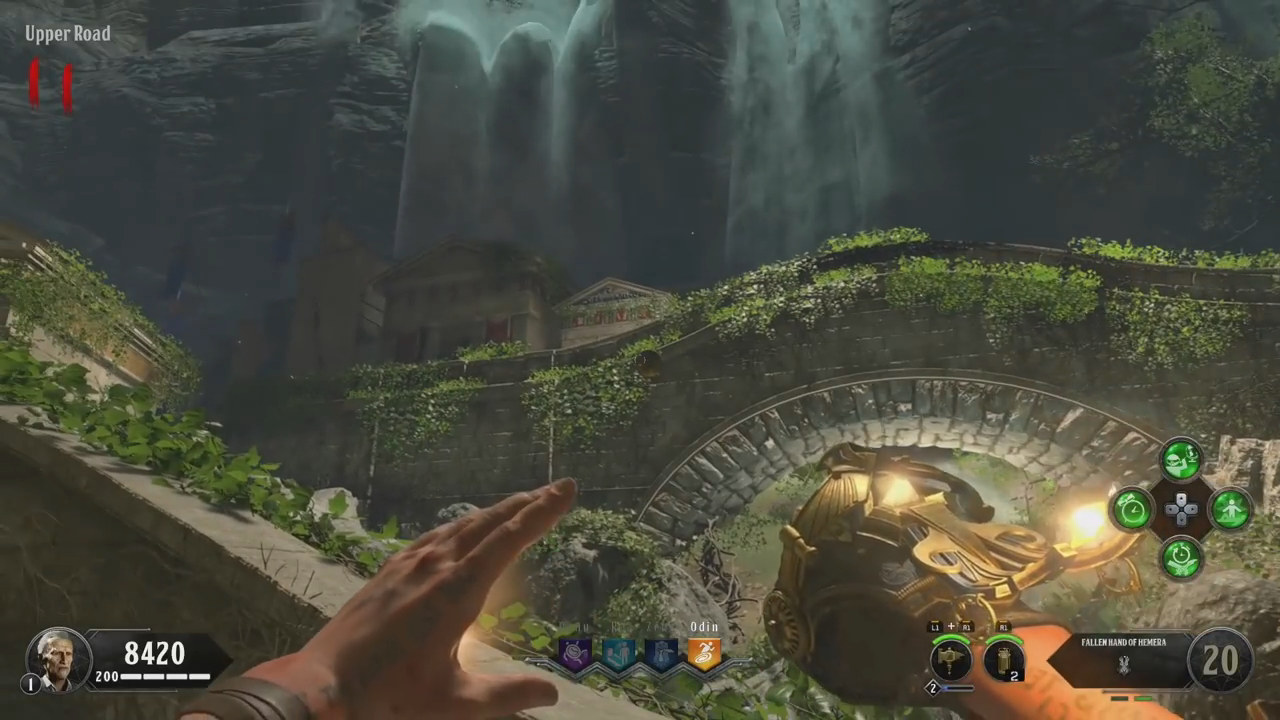
Task: Select the orange Odin perk icon
Action: [x=704, y=654]
